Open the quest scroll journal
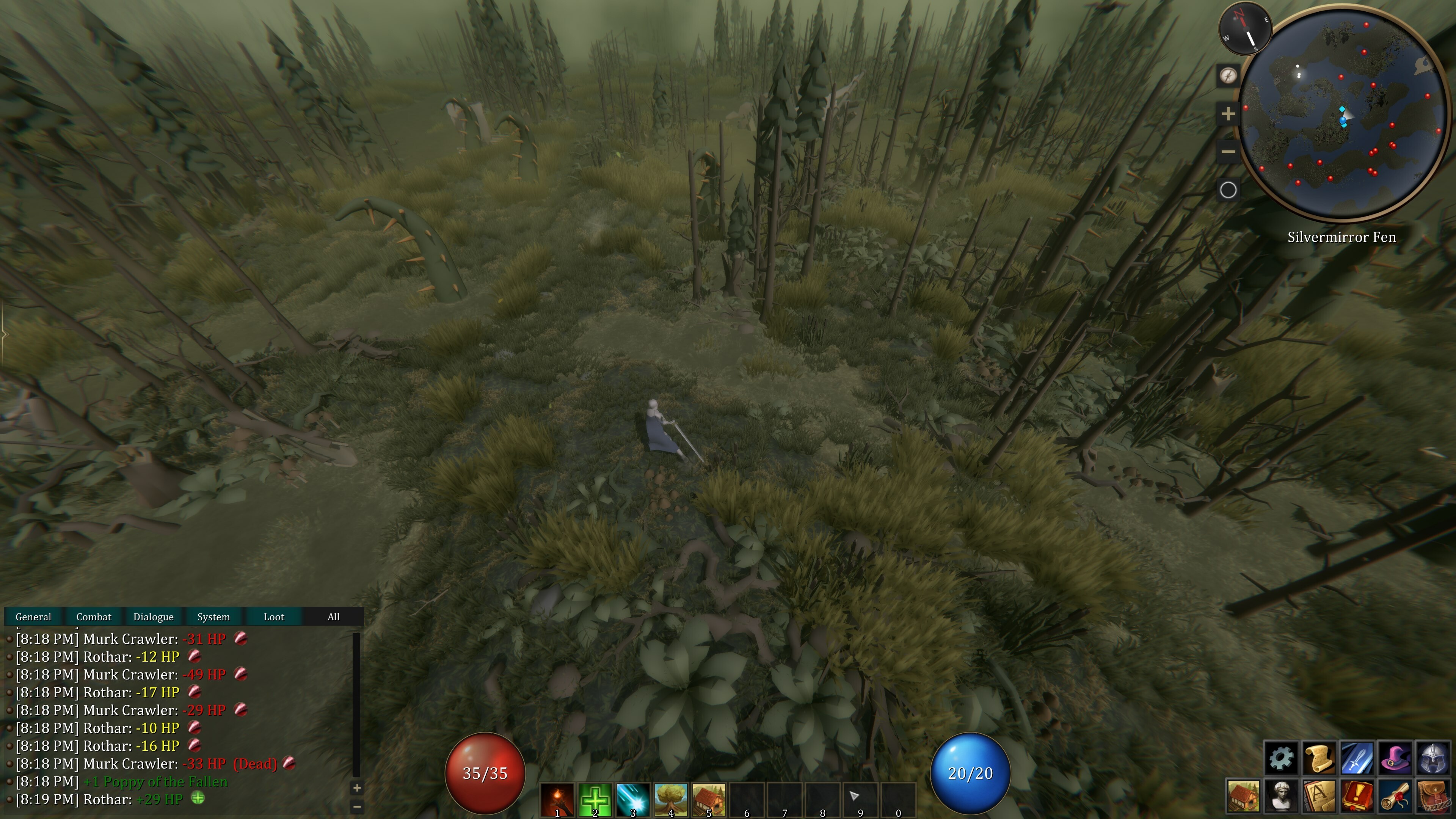1456x819 pixels. (x=1319, y=758)
